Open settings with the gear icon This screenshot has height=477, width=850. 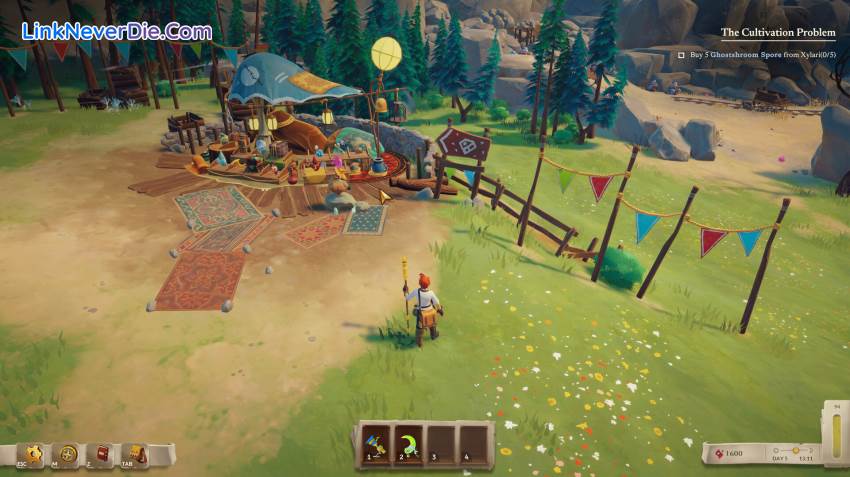(x=36, y=454)
